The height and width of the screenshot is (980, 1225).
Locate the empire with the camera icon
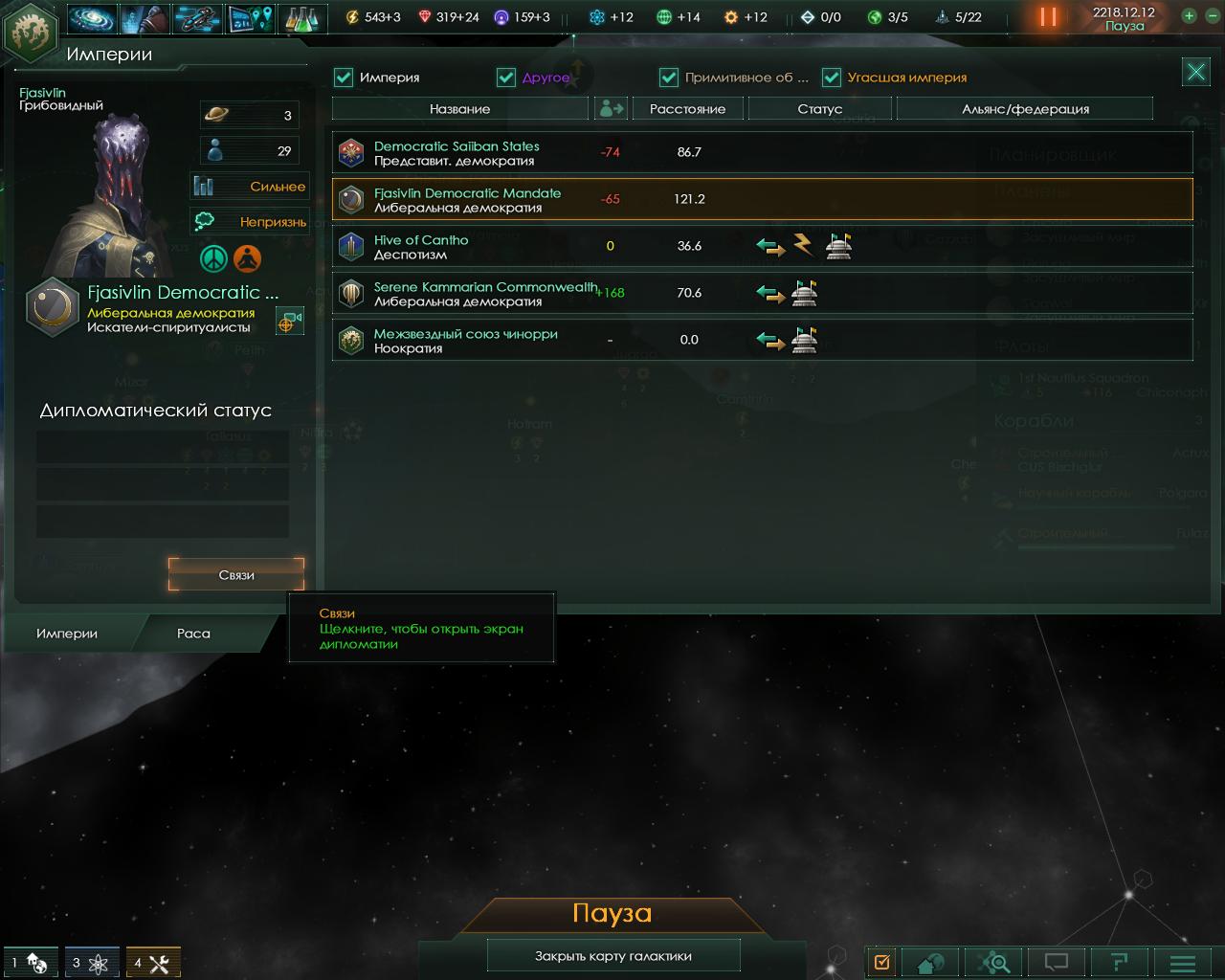point(289,322)
